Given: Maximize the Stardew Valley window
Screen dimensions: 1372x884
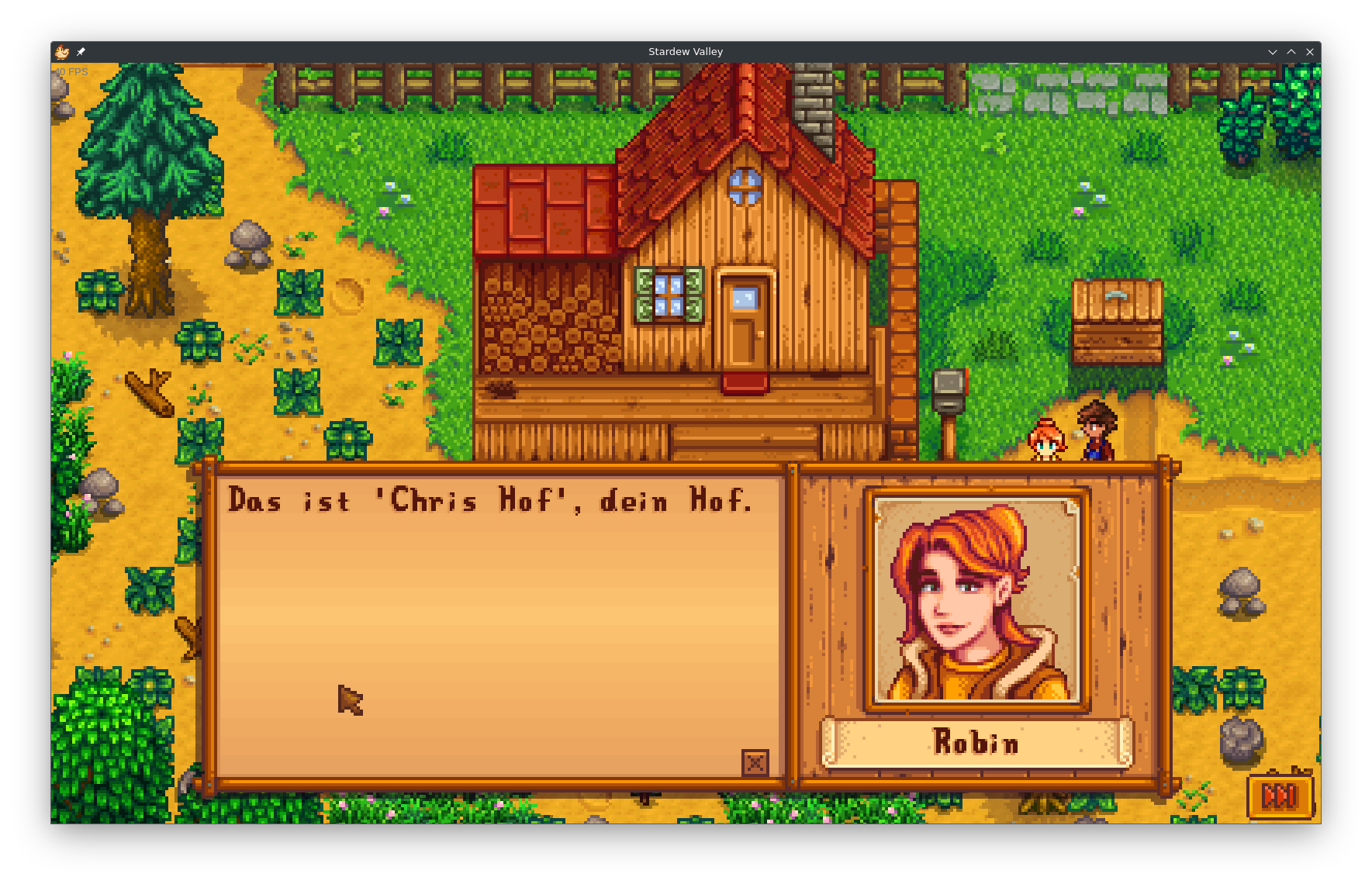Looking at the screenshot, I should click(x=1291, y=52).
